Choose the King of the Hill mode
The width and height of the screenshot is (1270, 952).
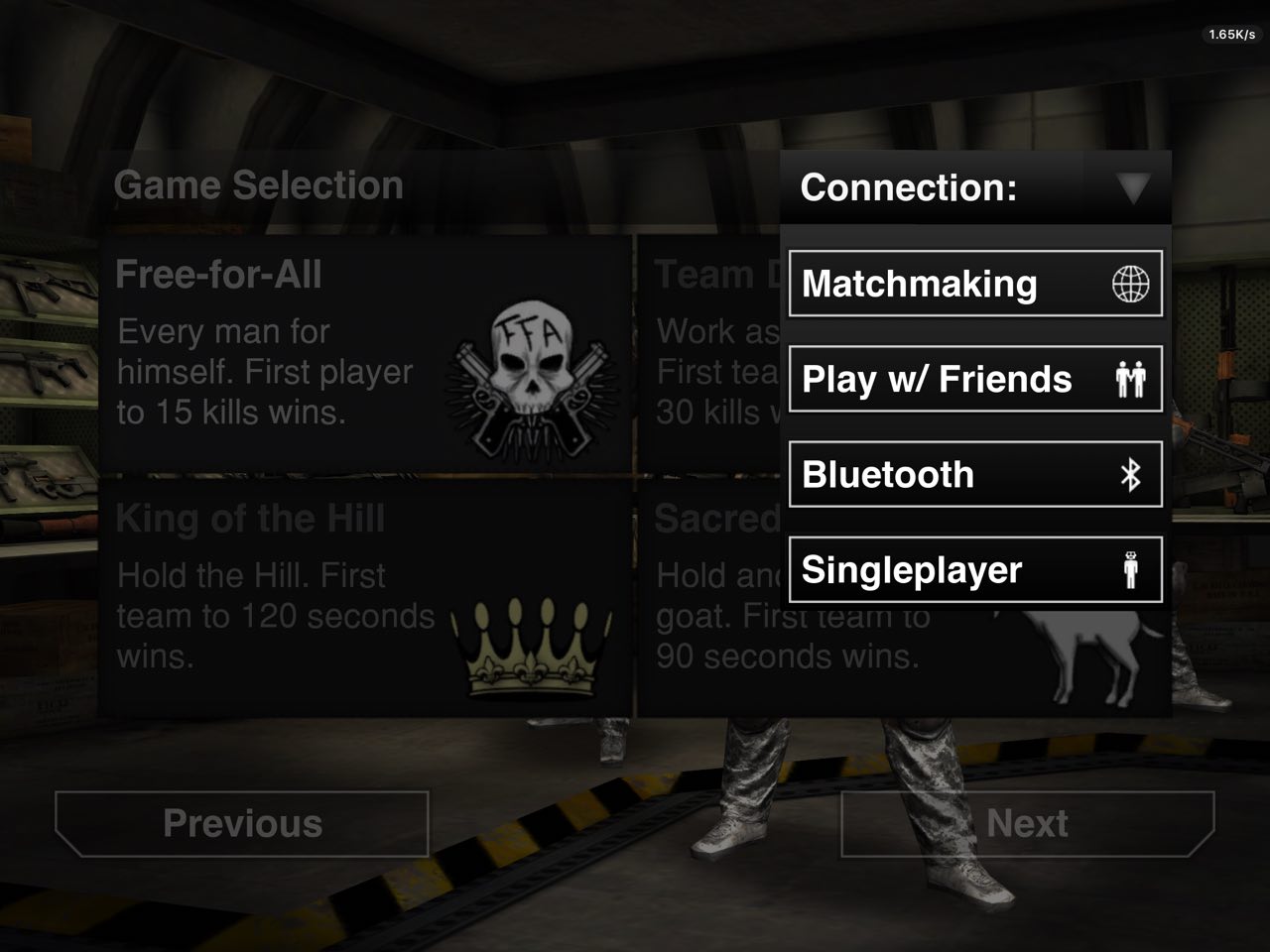(x=365, y=597)
